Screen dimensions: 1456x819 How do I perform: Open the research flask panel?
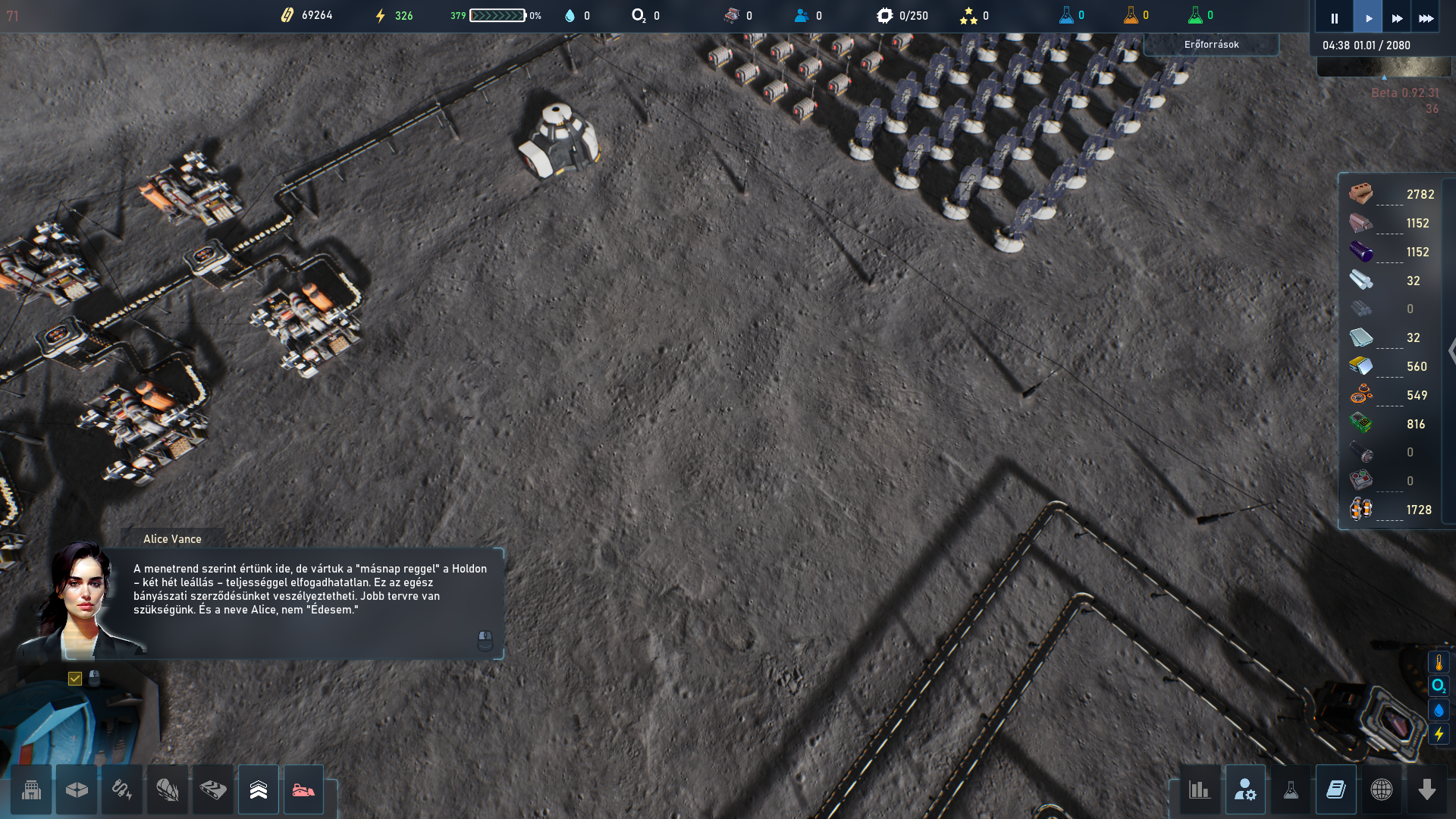tap(1291, 790)
